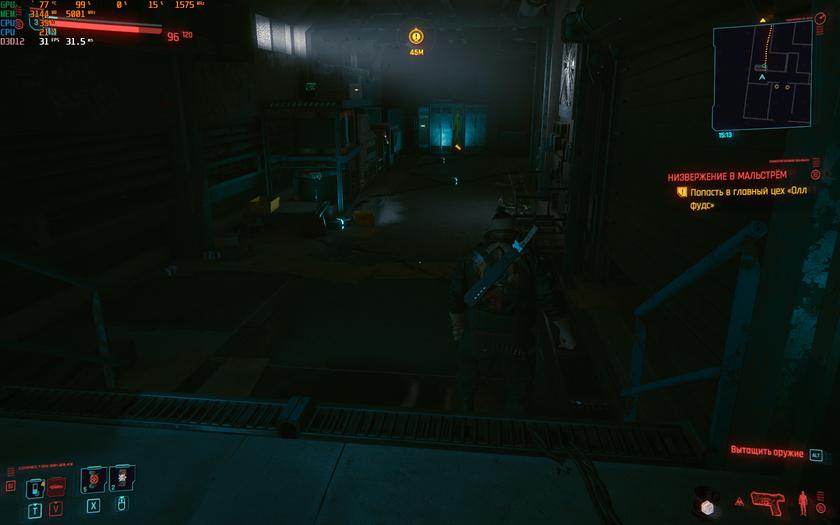Click the red vehicle call icon
The width and height of the screenshot is (840, 525).
pyautogui.click(x=57, y=484)
